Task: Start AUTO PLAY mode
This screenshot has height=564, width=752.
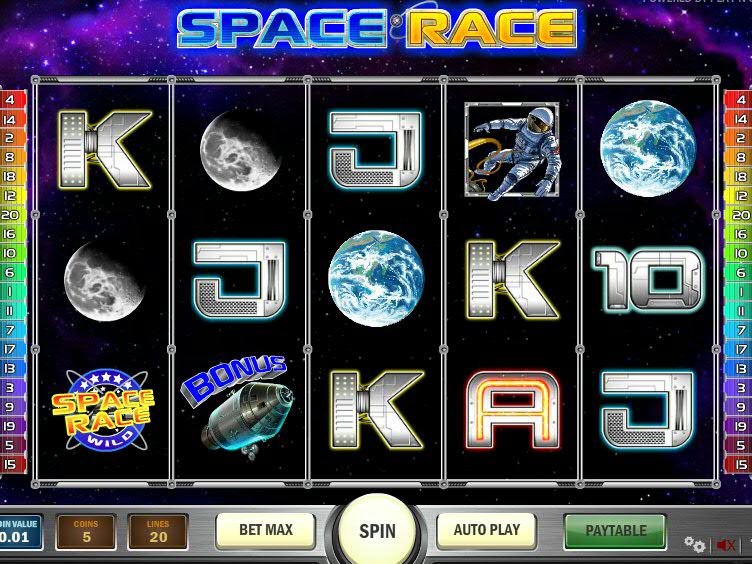Action: [487, 530]
